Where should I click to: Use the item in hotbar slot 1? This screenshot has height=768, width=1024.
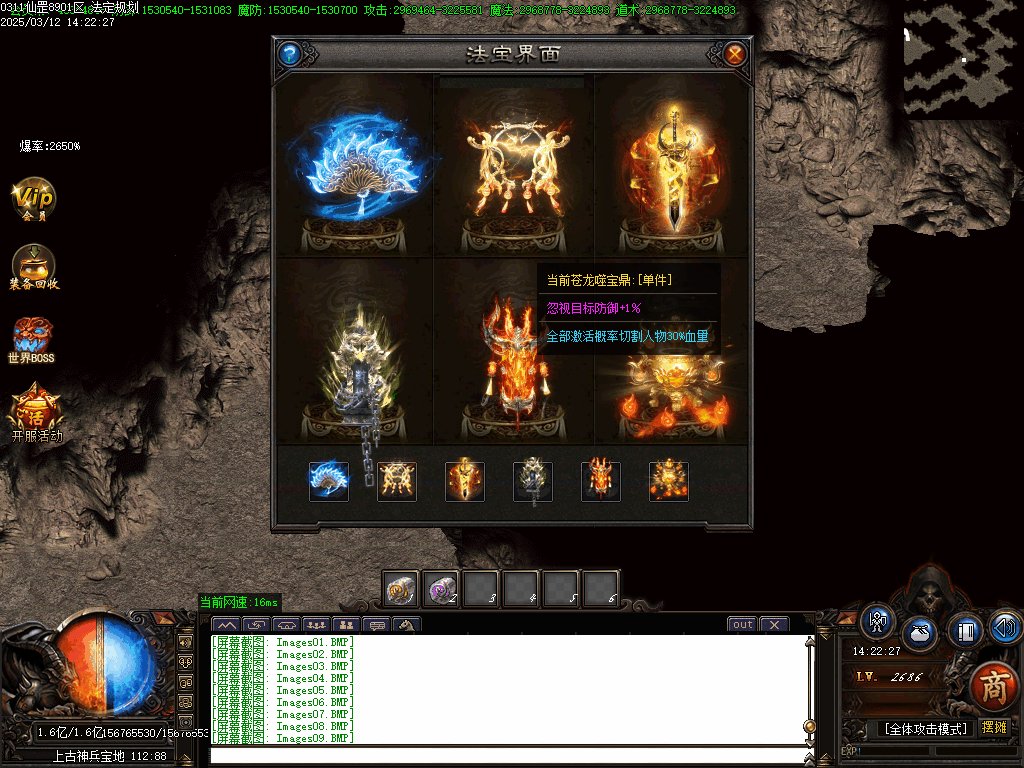point(402,590)
